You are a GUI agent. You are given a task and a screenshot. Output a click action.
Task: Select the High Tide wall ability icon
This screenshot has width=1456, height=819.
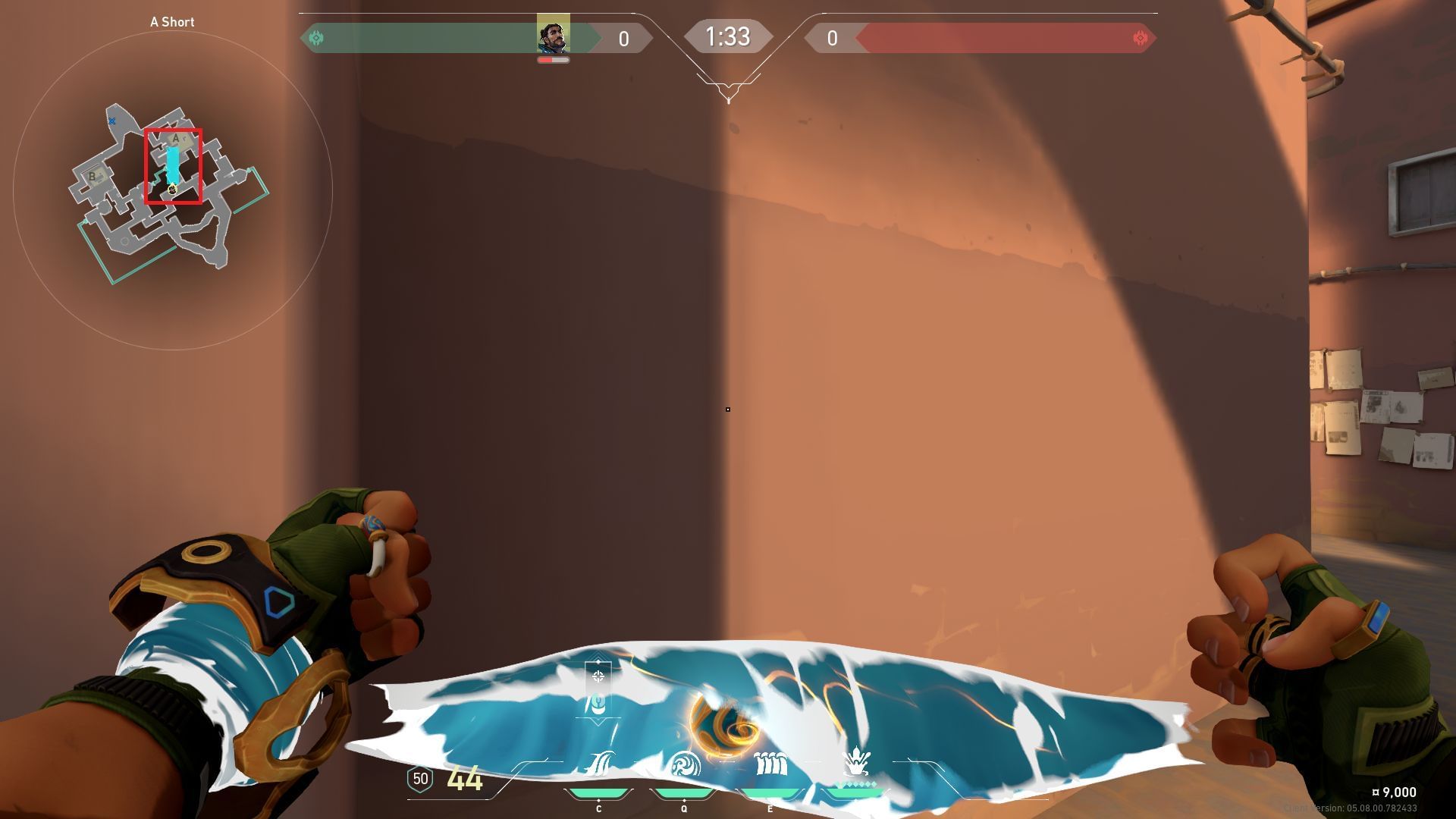(x=770, y=763)
